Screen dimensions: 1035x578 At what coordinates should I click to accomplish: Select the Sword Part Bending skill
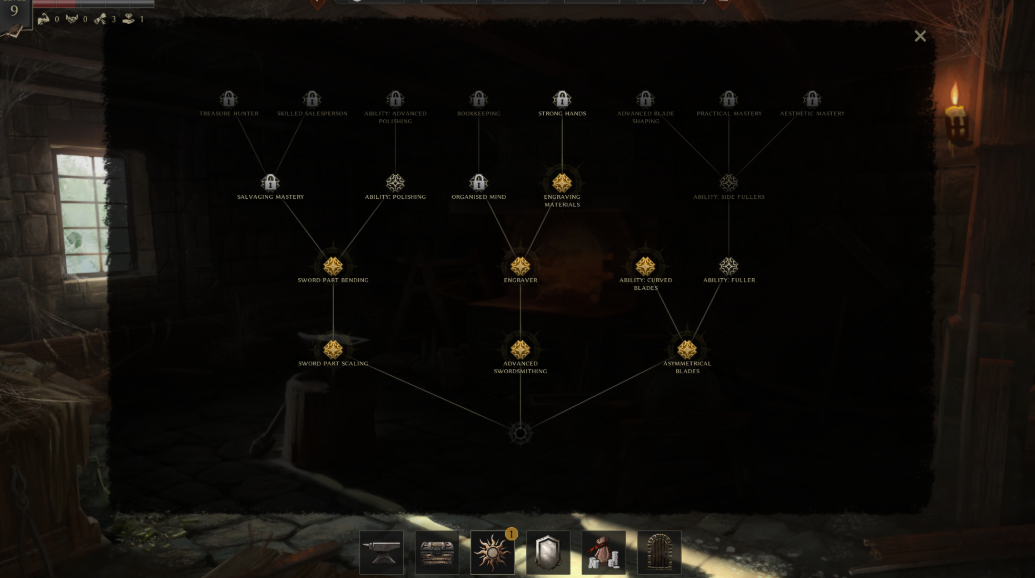(333, 266)
